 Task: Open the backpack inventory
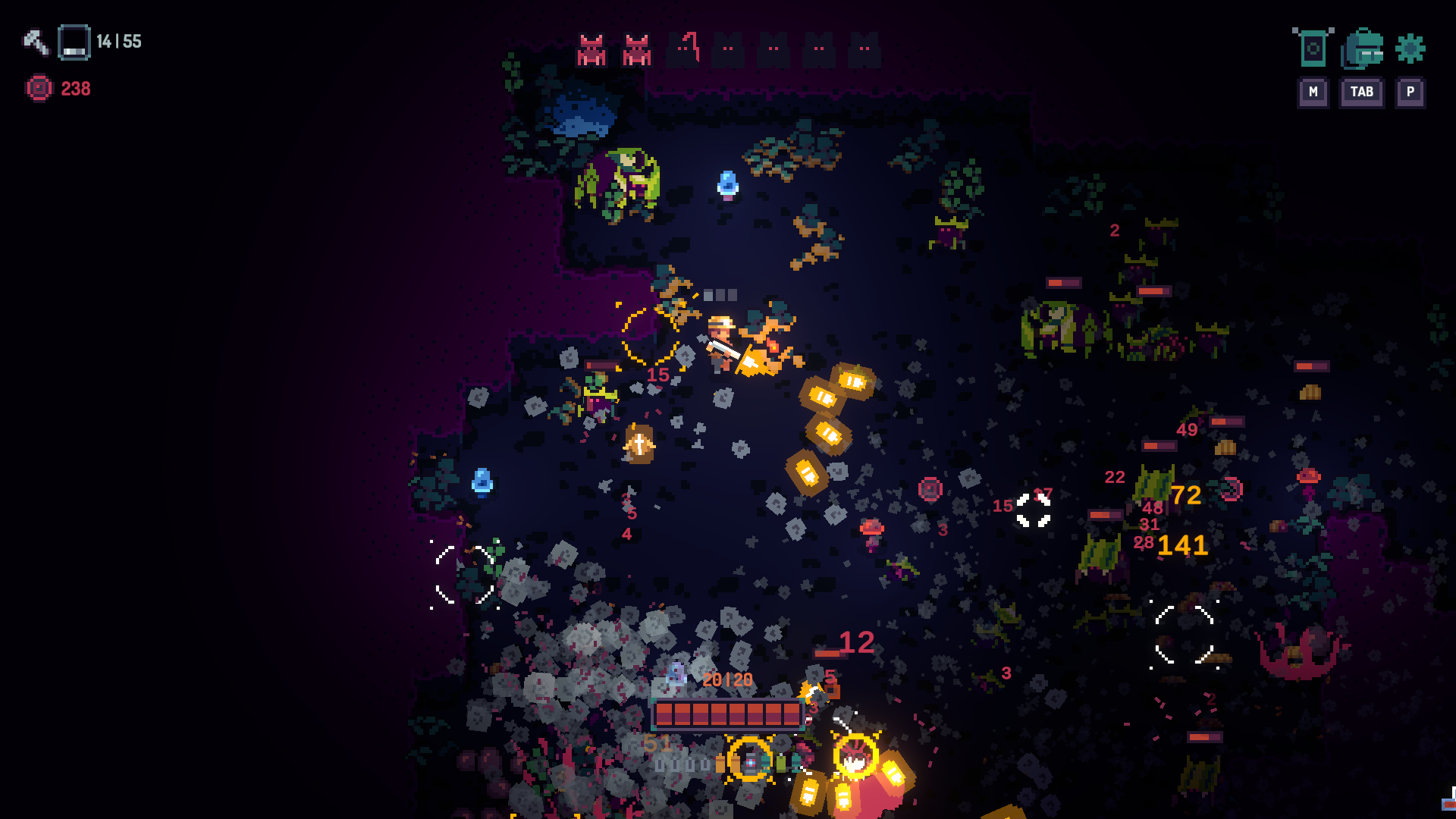pyautogui.click(x=1363, y=49)
